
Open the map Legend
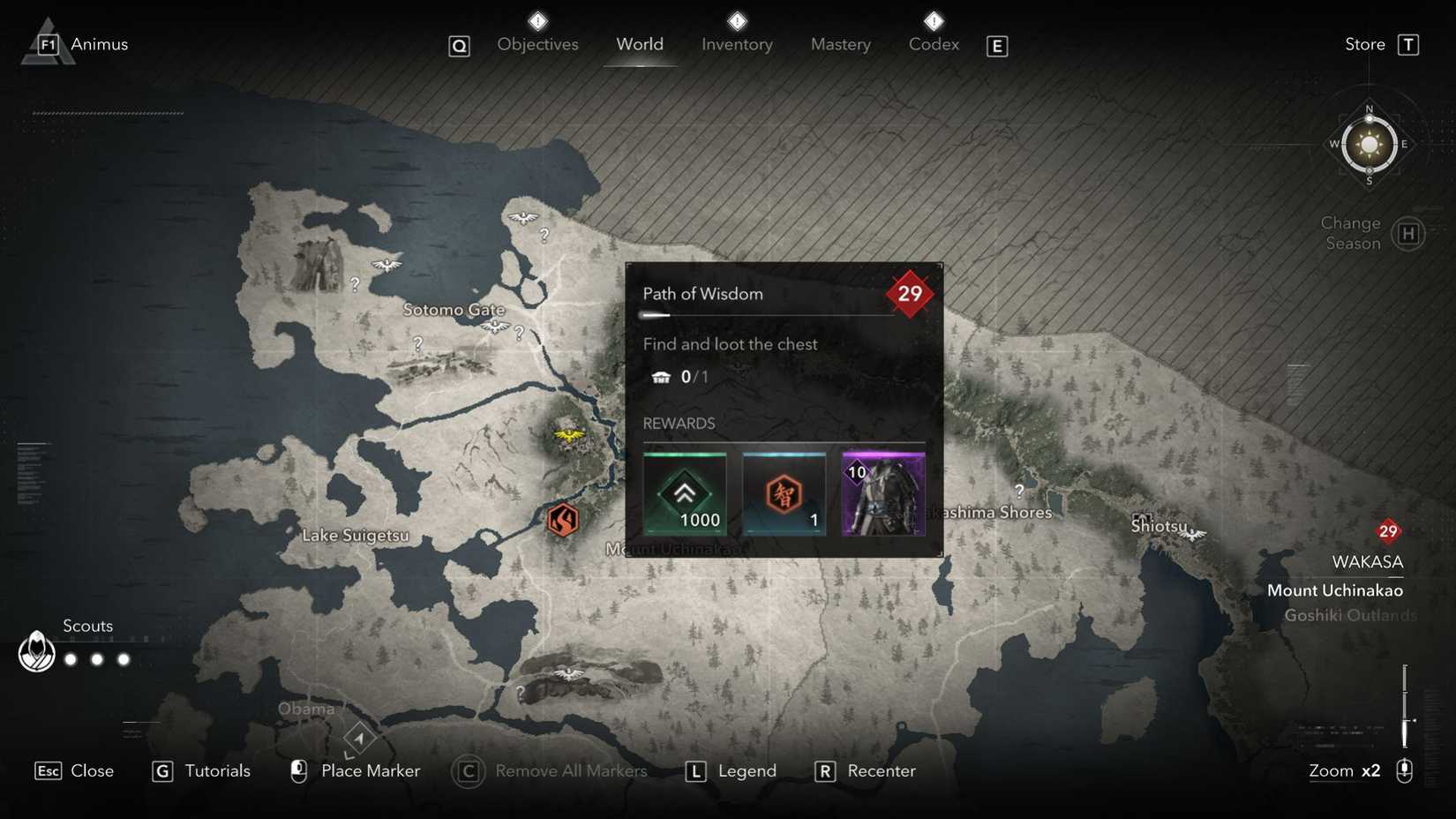(749, 770)
